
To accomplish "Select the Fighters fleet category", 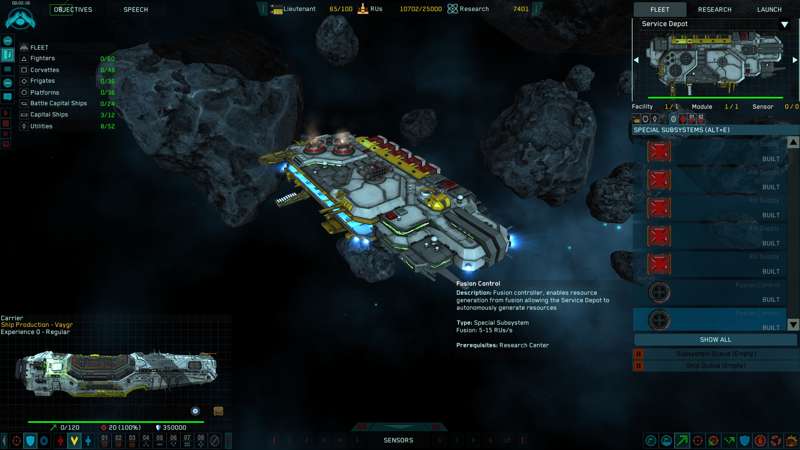I will coord(43,59).
